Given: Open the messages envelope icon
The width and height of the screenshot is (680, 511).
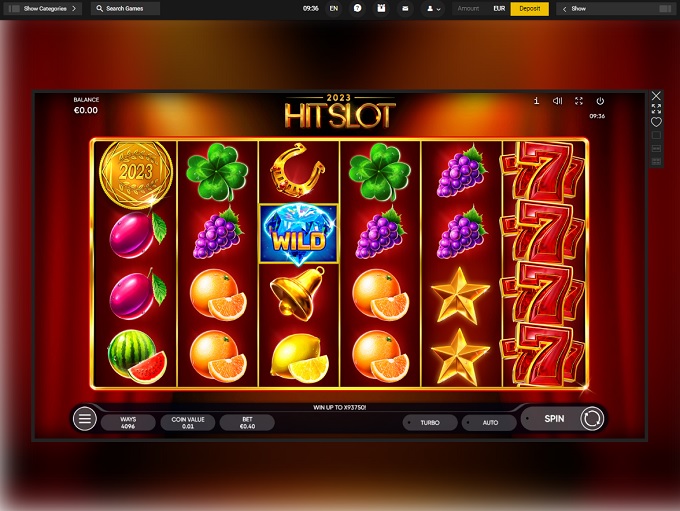Looking at the screenshot, I should click(x=404, y=8).
